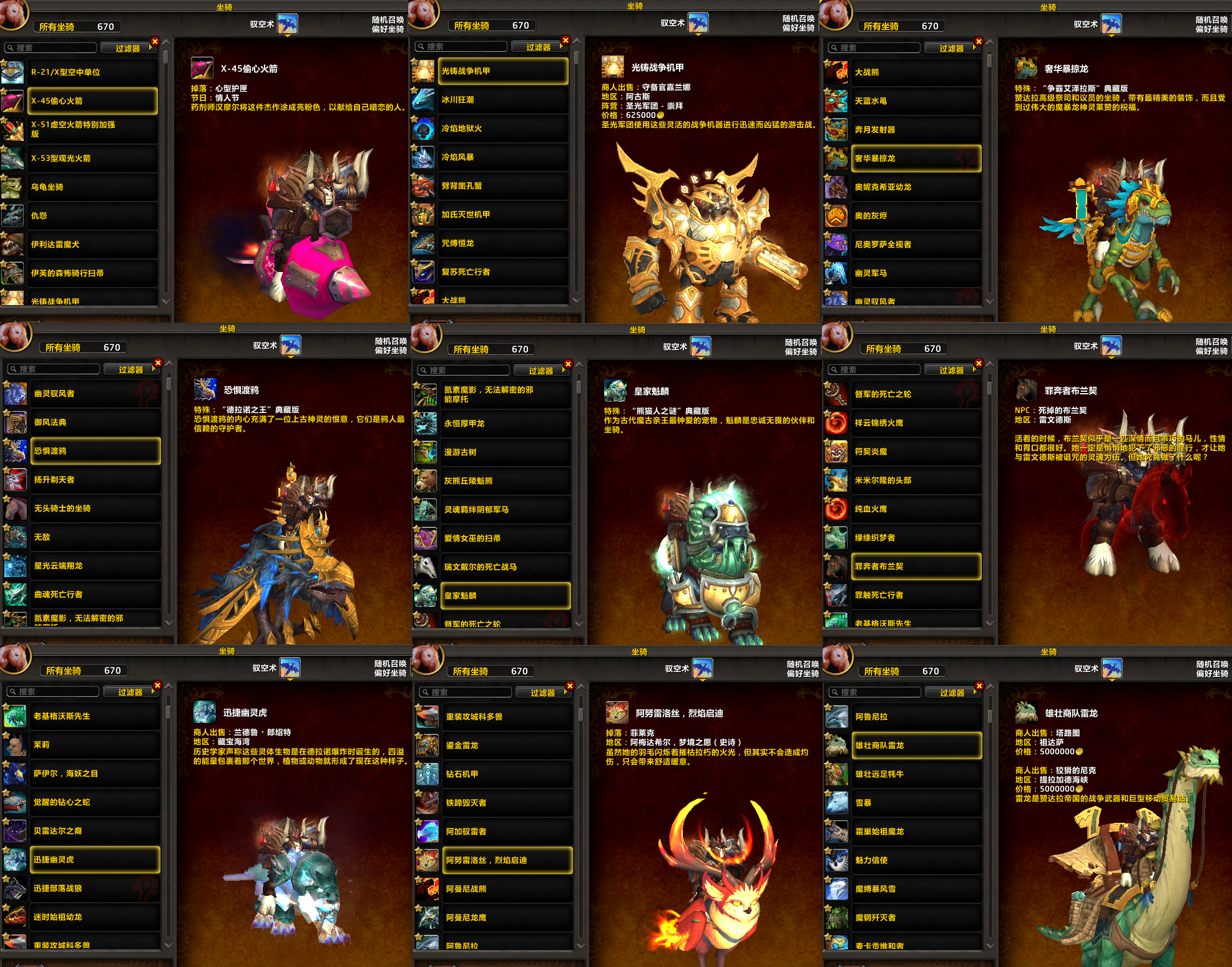Open the 咒缚恒龙 mount entry
This screenshot has height=967, width=1232.
click(x=503, y=243)
